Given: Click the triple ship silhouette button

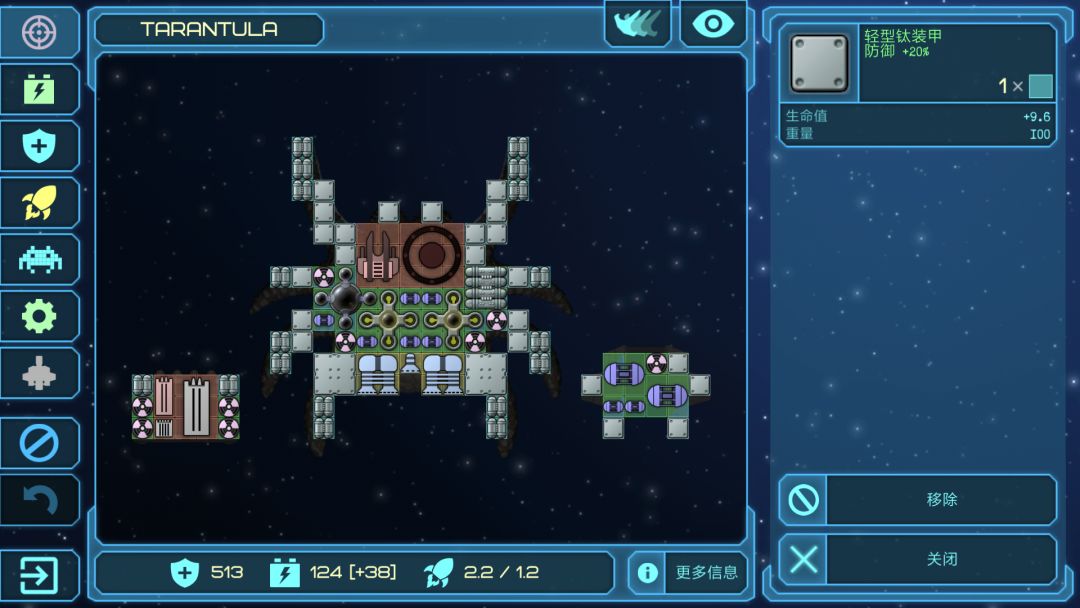Looking at the screenshot, I should pos(637,24).
